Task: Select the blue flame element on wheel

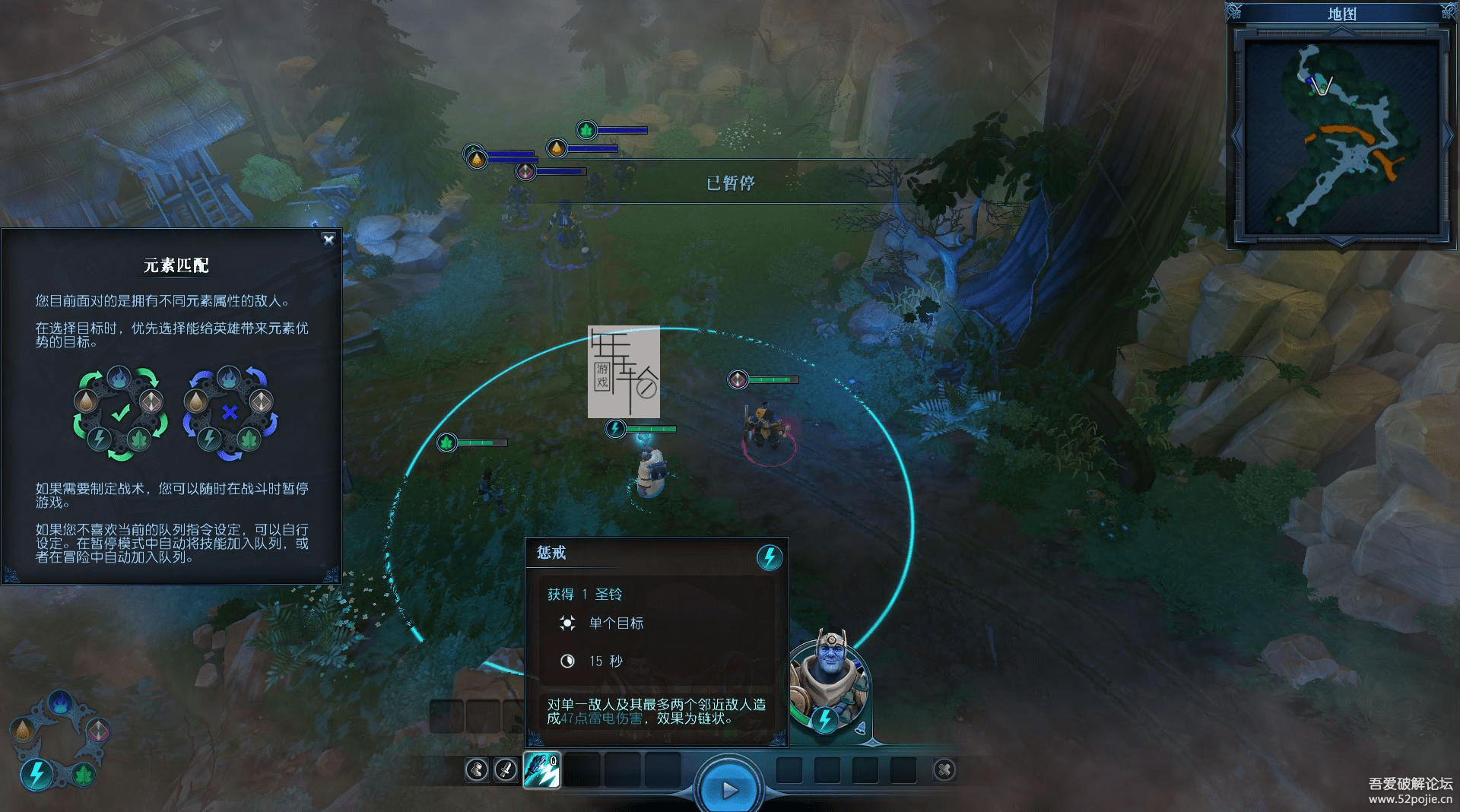Action: click(x=59, y=702)
